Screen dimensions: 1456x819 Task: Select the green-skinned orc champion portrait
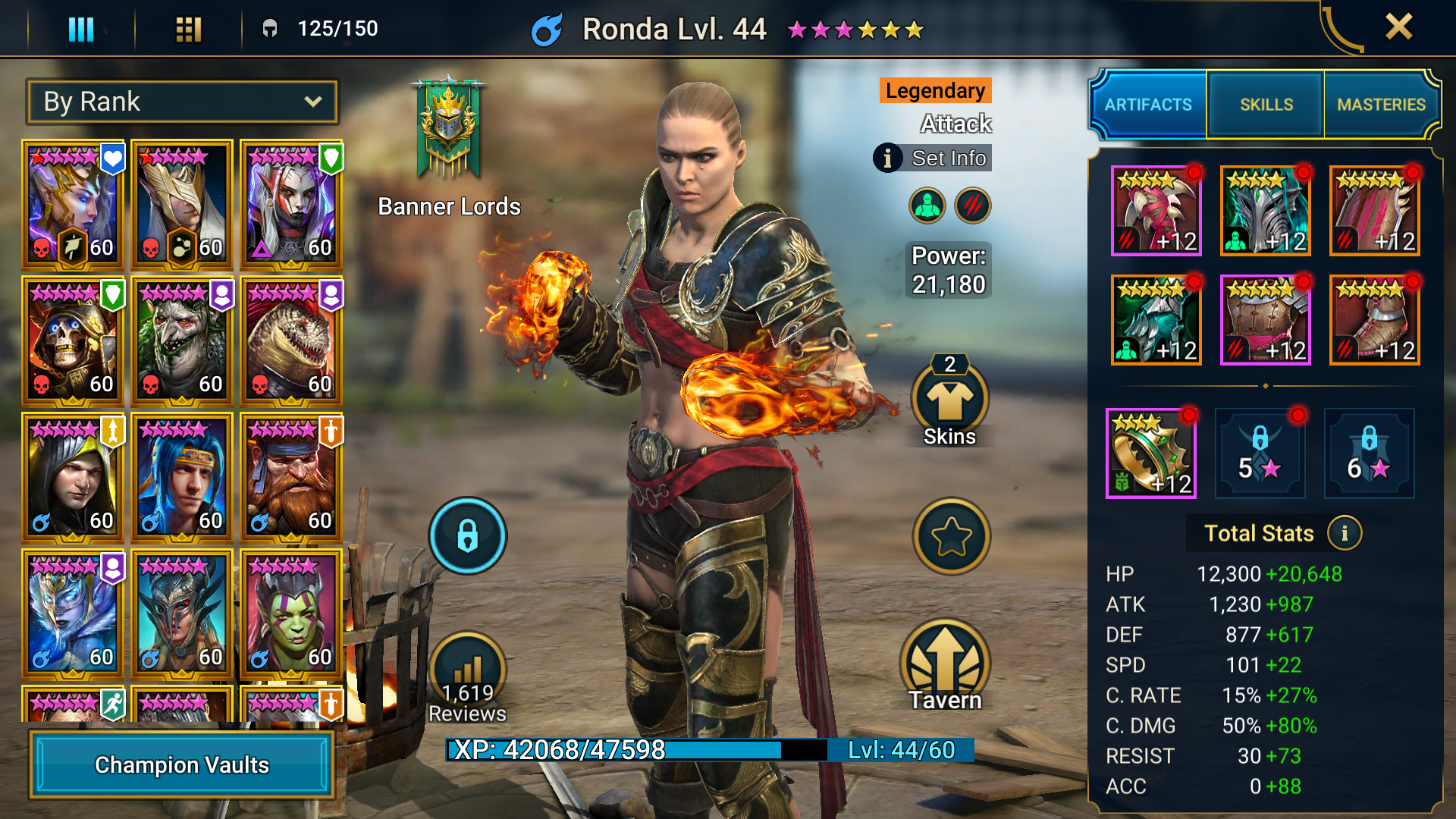click(x=291, y=614)
